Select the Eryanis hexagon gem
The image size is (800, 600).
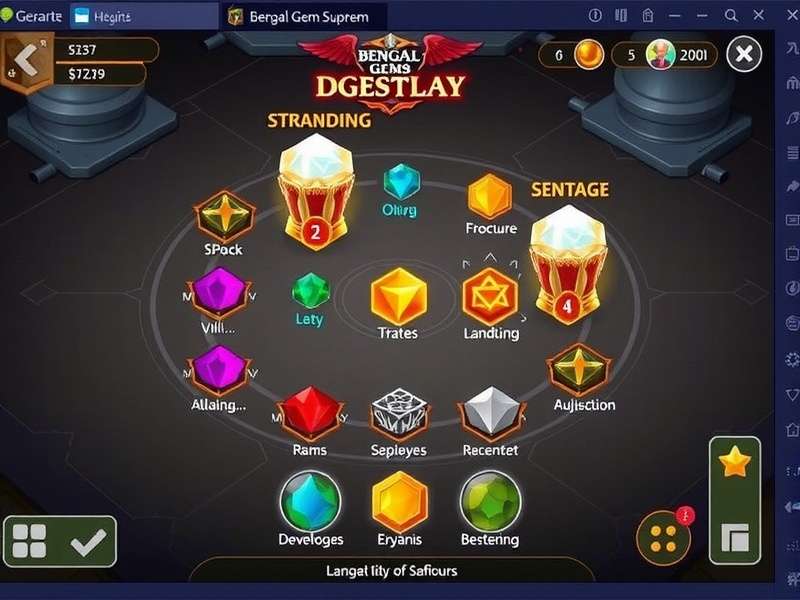[x=400, y=501]
